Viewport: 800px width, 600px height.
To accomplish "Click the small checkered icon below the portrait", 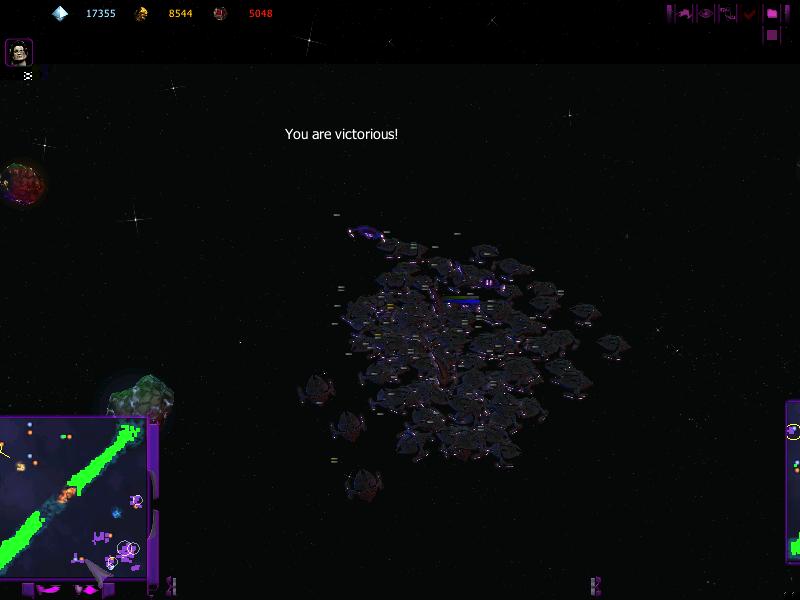I will point(28,75).
